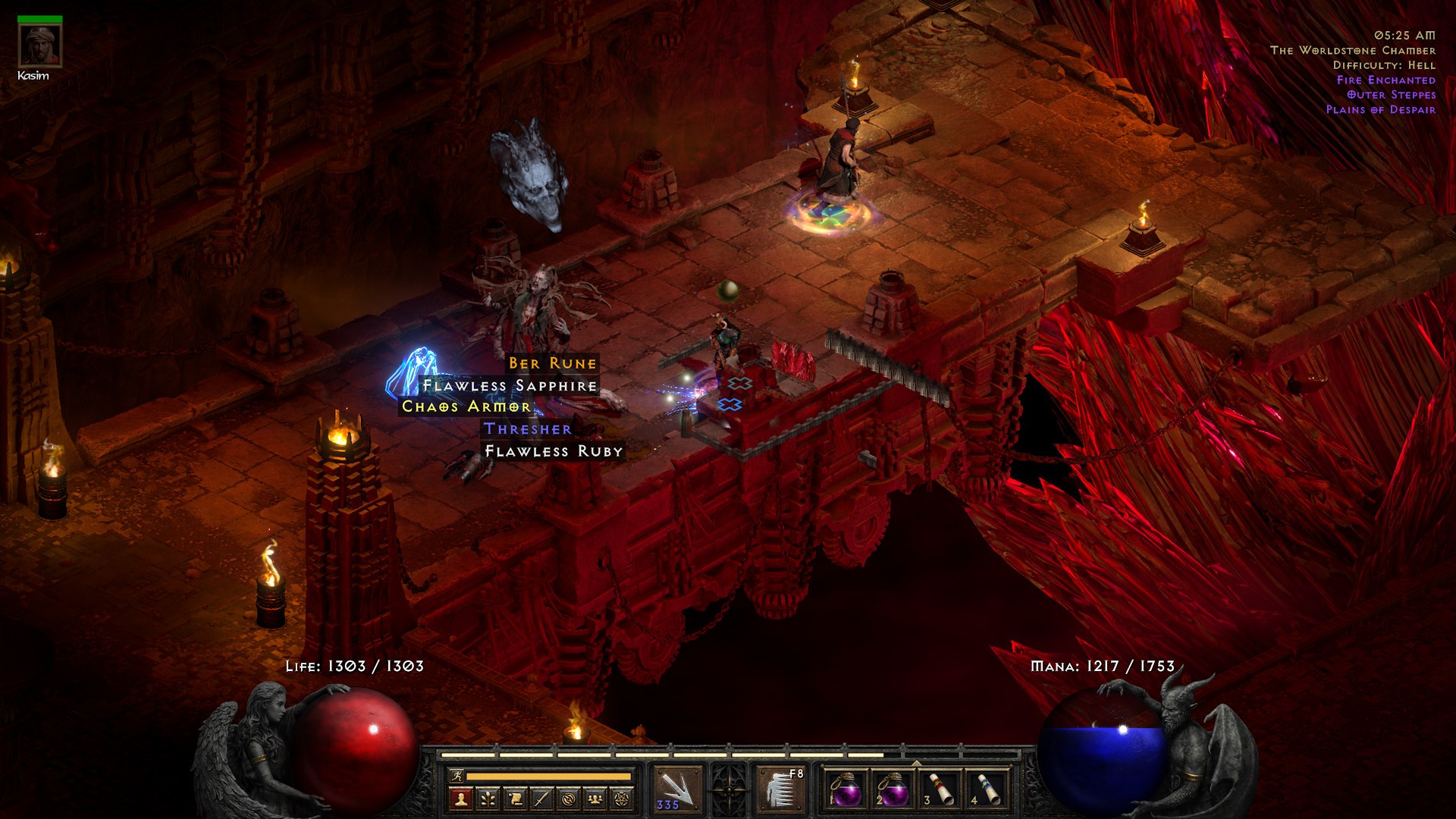Open the character screen button
Viewport: 1456px width, 819px height.
460,799
